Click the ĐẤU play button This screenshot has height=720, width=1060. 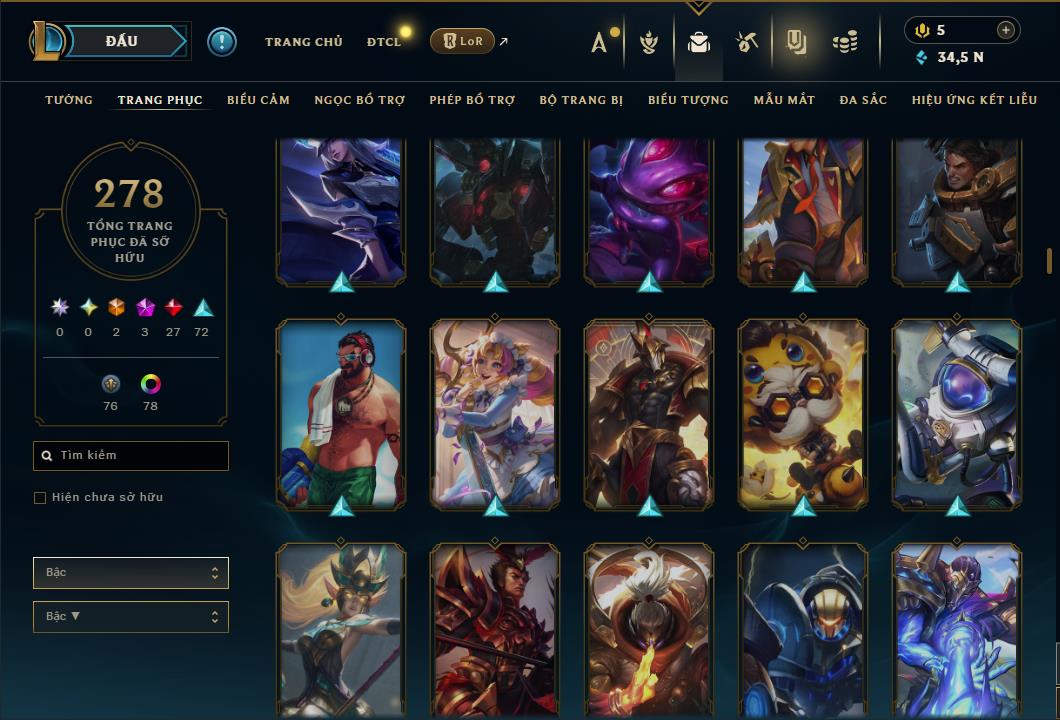tap(122, 41)
